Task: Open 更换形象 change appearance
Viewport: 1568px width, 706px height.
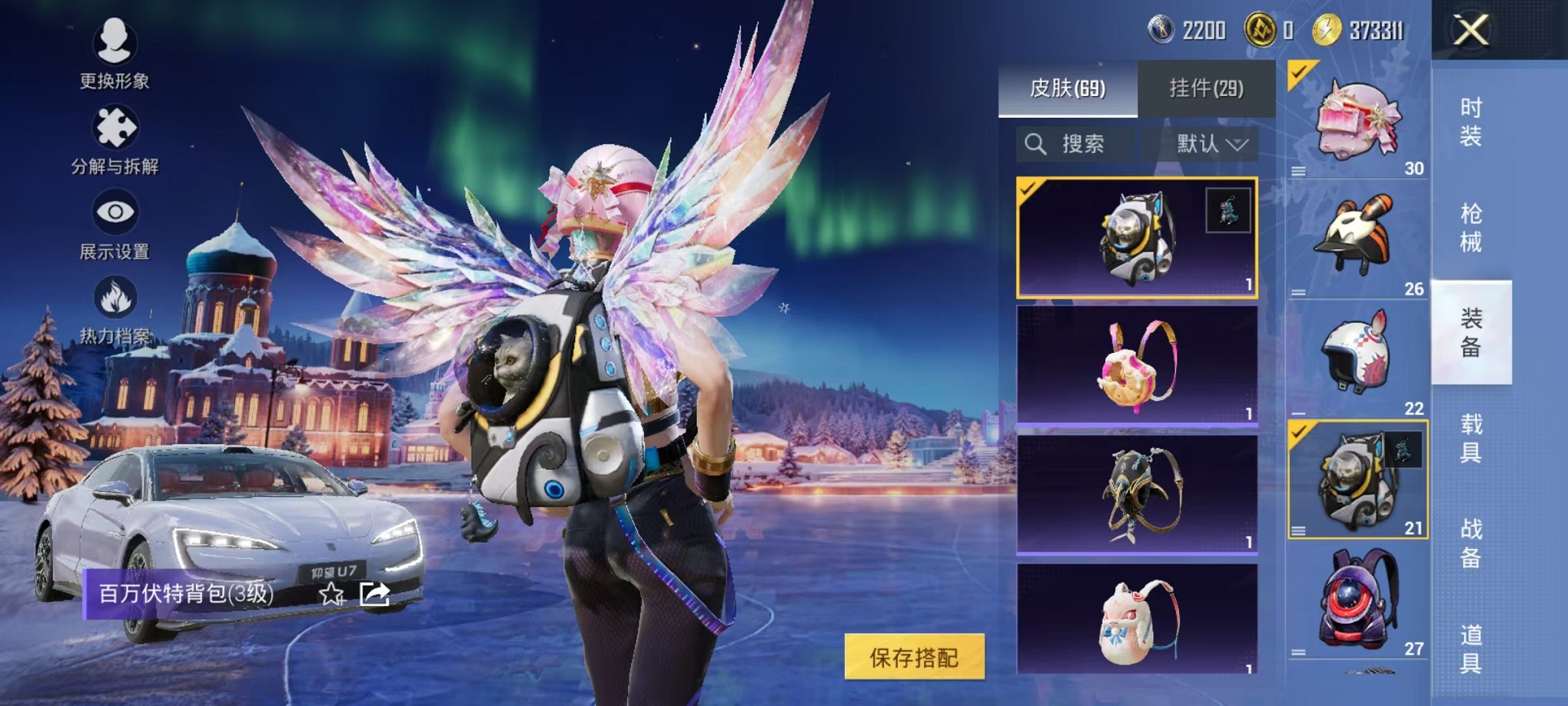Action: click(x=115, y=51)
